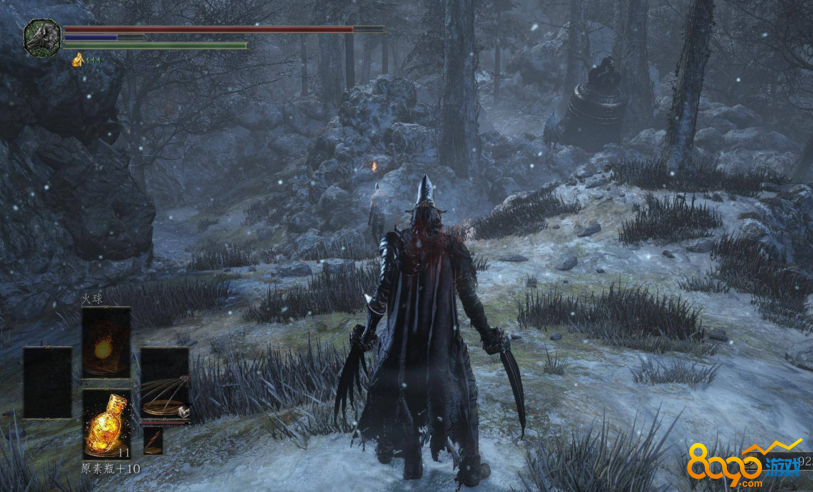Use the Estus Flask +10 item slot

[106, 424]
